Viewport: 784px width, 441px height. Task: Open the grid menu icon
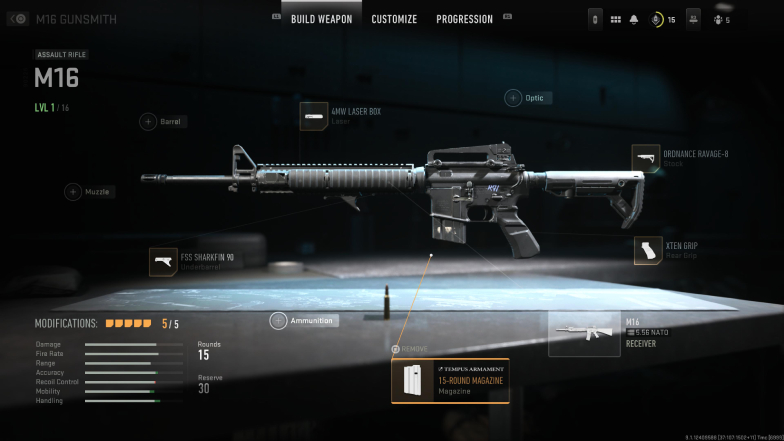(616, 19)
